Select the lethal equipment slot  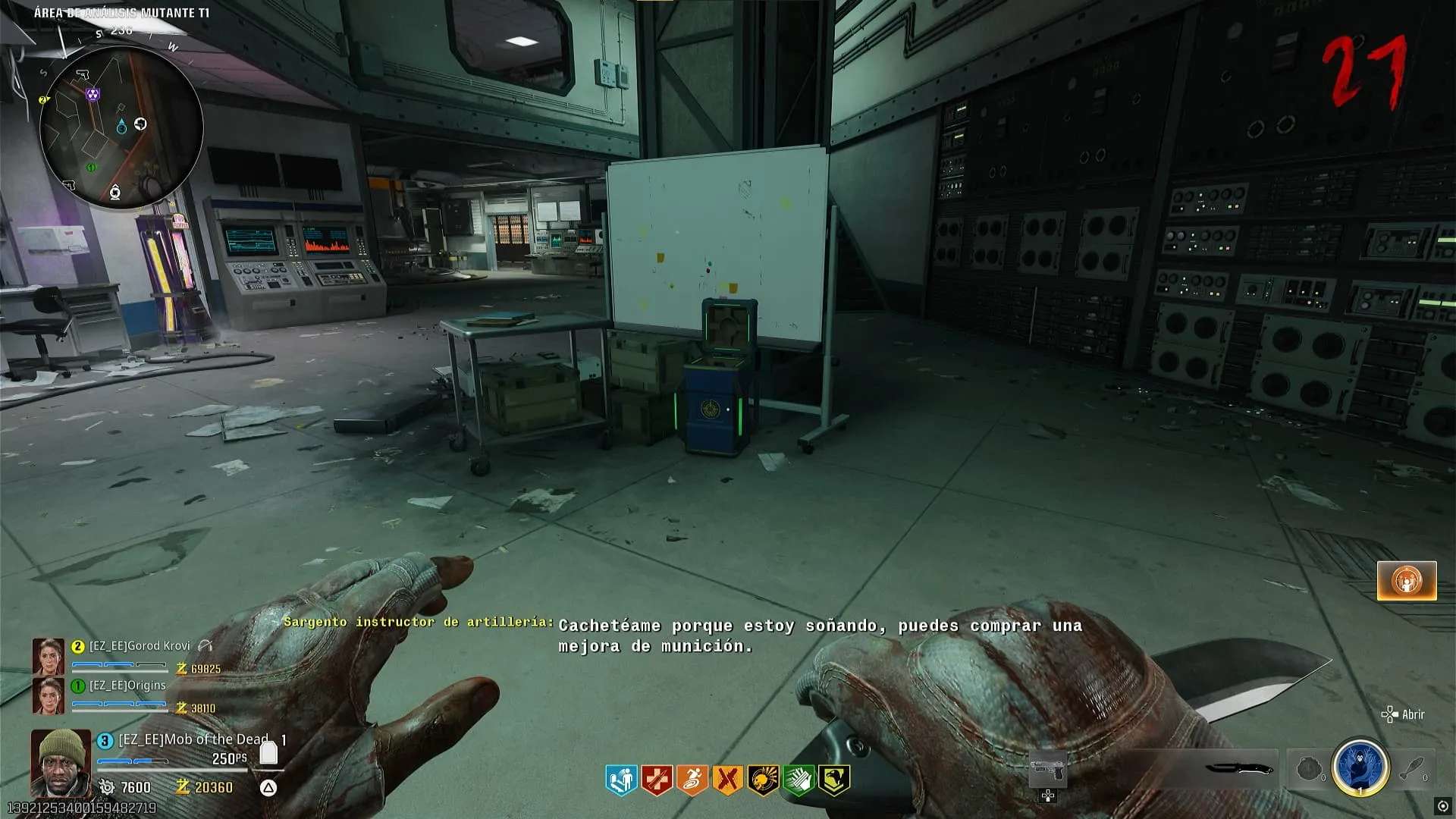(1410, 768)
